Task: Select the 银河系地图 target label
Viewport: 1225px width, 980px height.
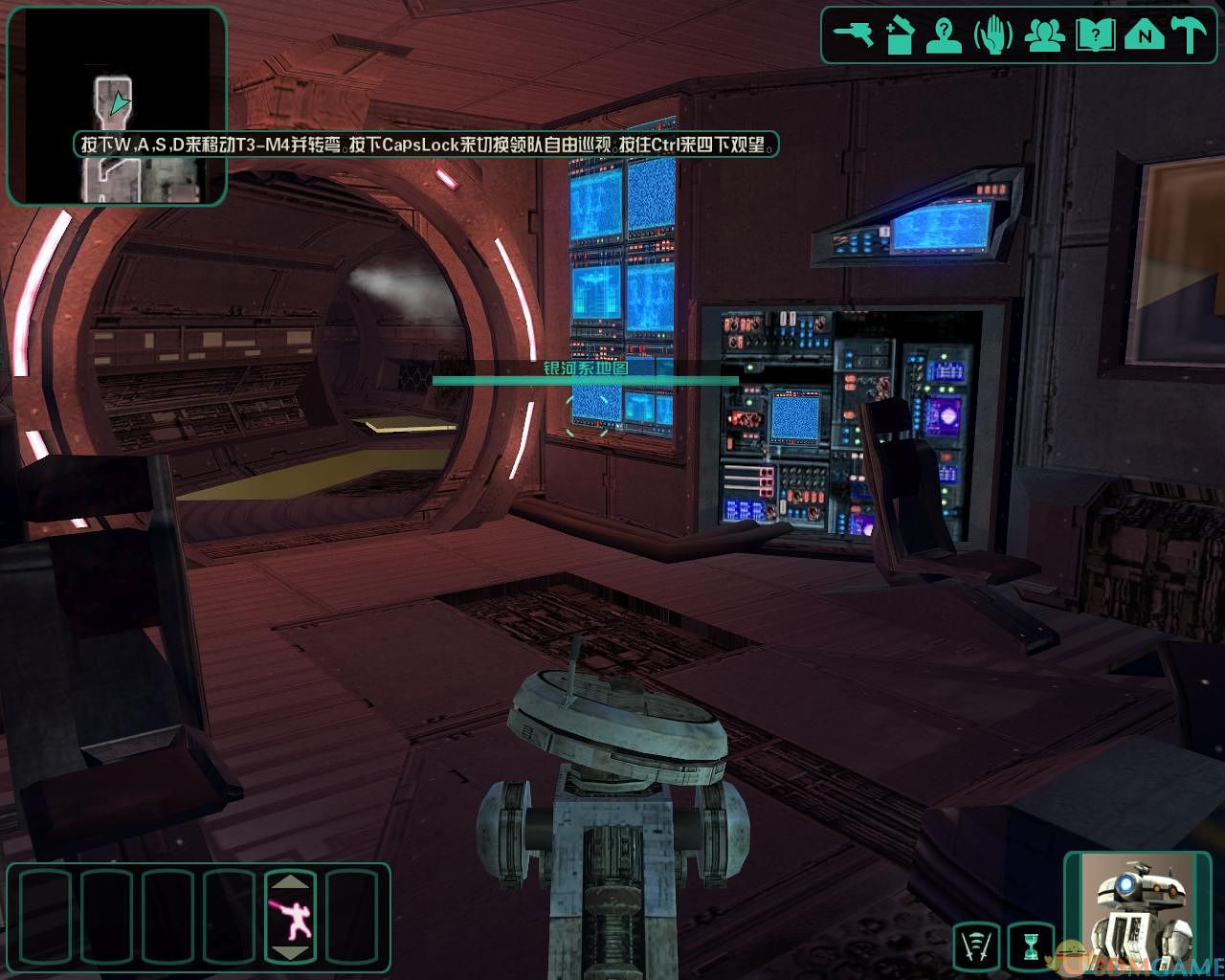Action: [x=585, y=368]
